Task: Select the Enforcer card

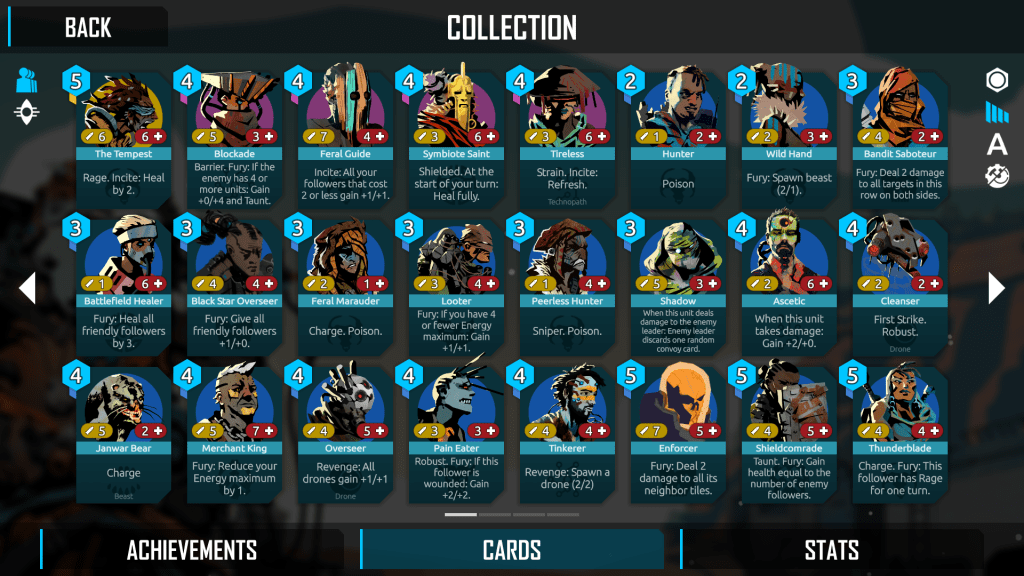Action: tap(677, 432)
